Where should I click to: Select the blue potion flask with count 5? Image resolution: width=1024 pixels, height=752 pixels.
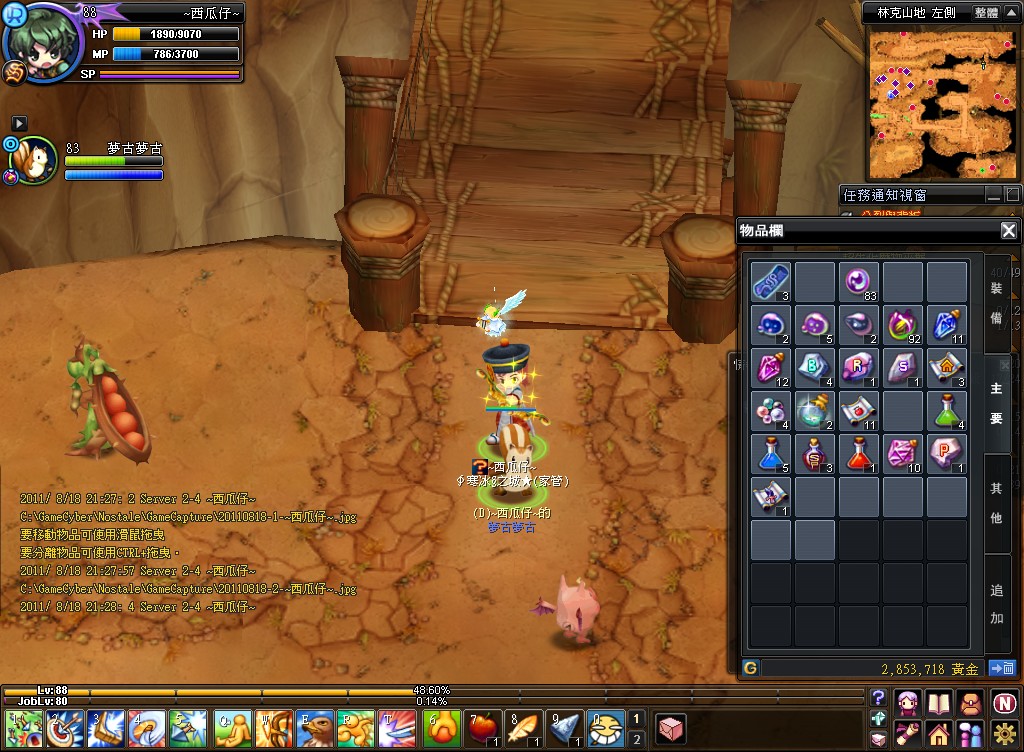pos(771,453)
